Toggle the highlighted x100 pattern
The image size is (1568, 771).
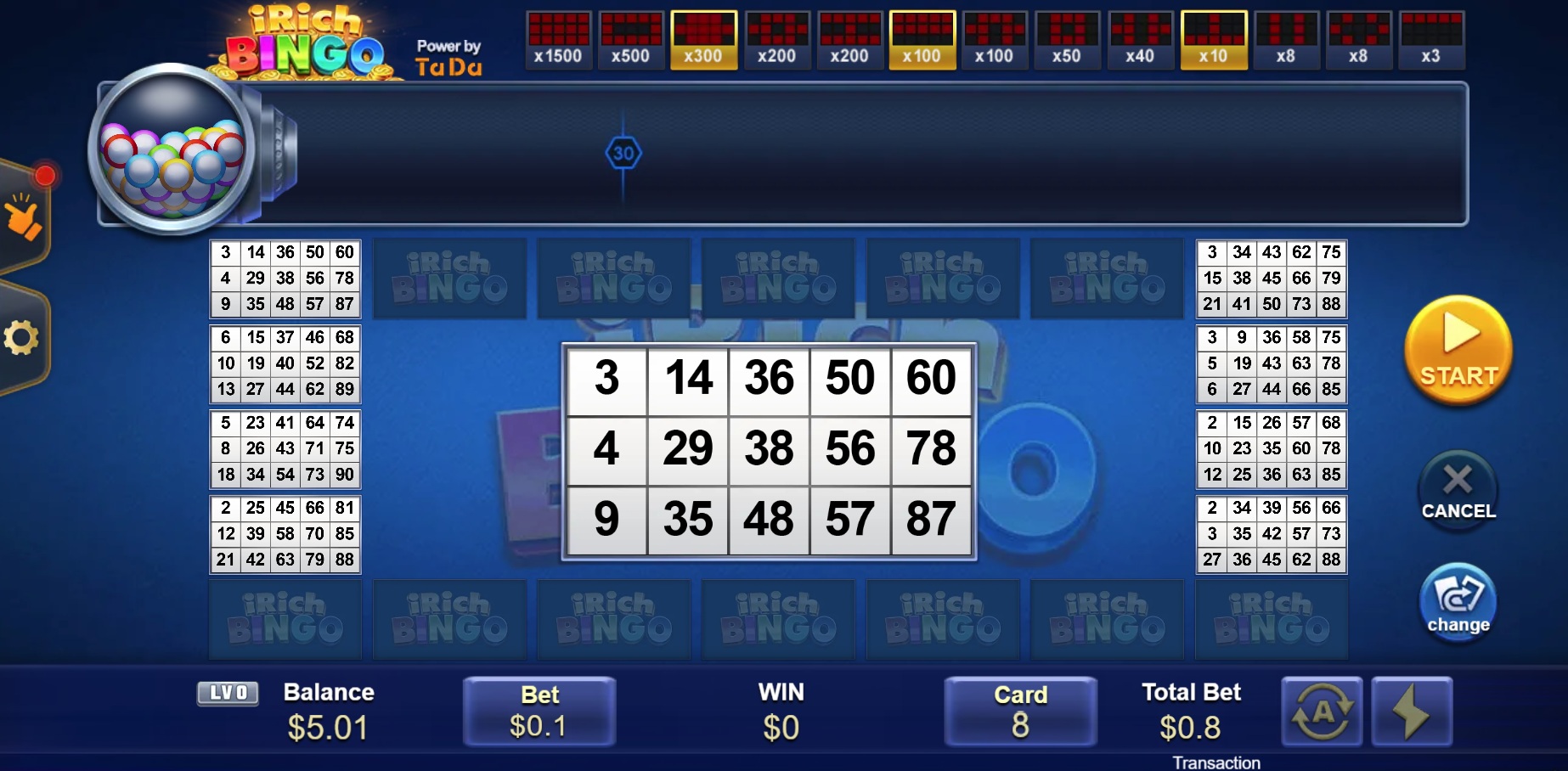pyautogui.click(x=922, y=39)
